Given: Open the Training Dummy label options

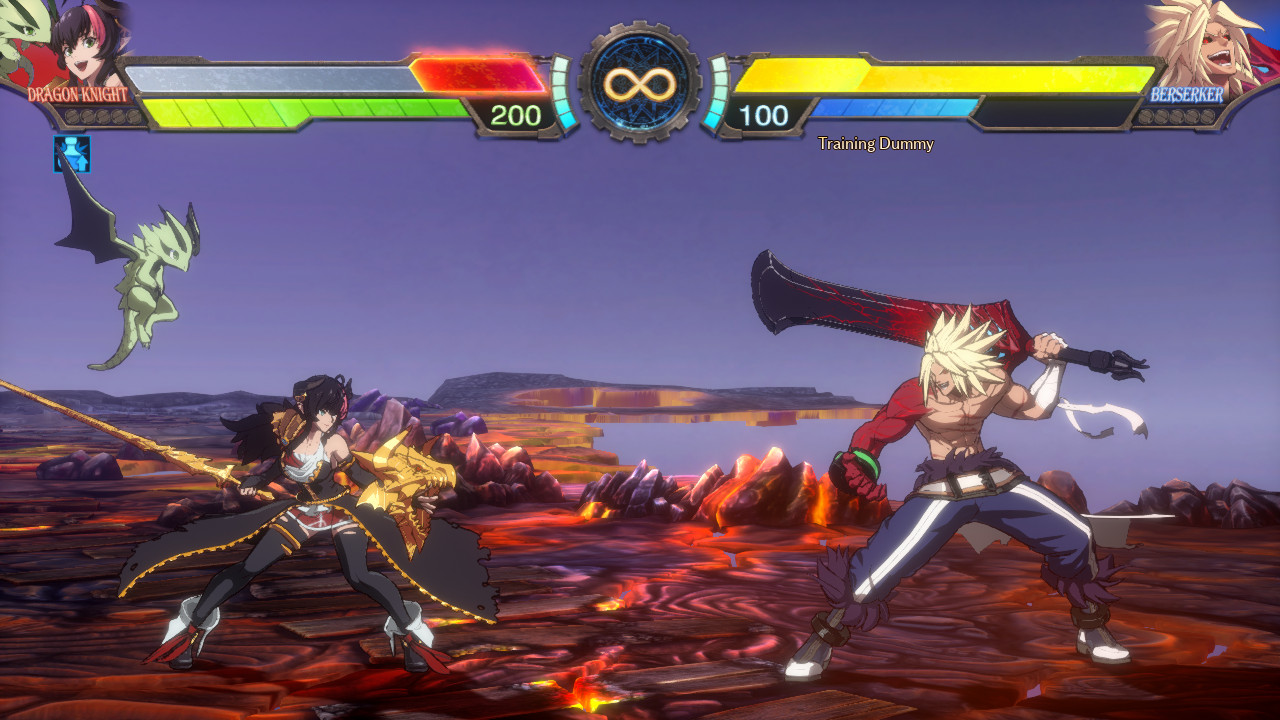Looking at the screenshot, I should (873, 144).
